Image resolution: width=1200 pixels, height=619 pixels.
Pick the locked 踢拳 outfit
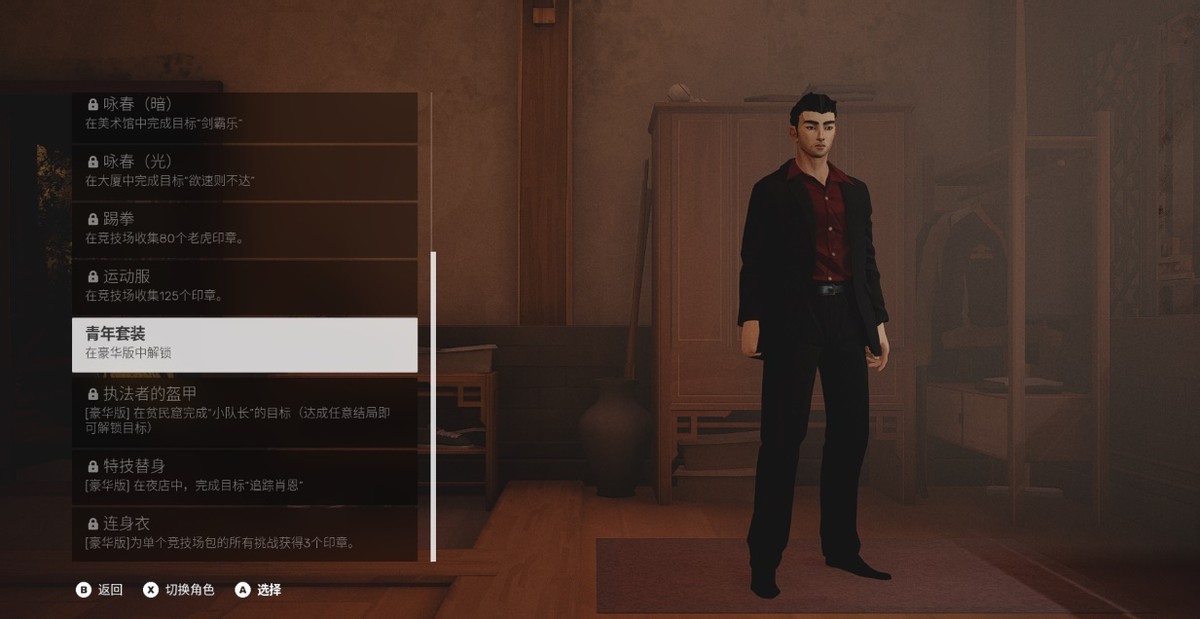click(x=245, y=229)
